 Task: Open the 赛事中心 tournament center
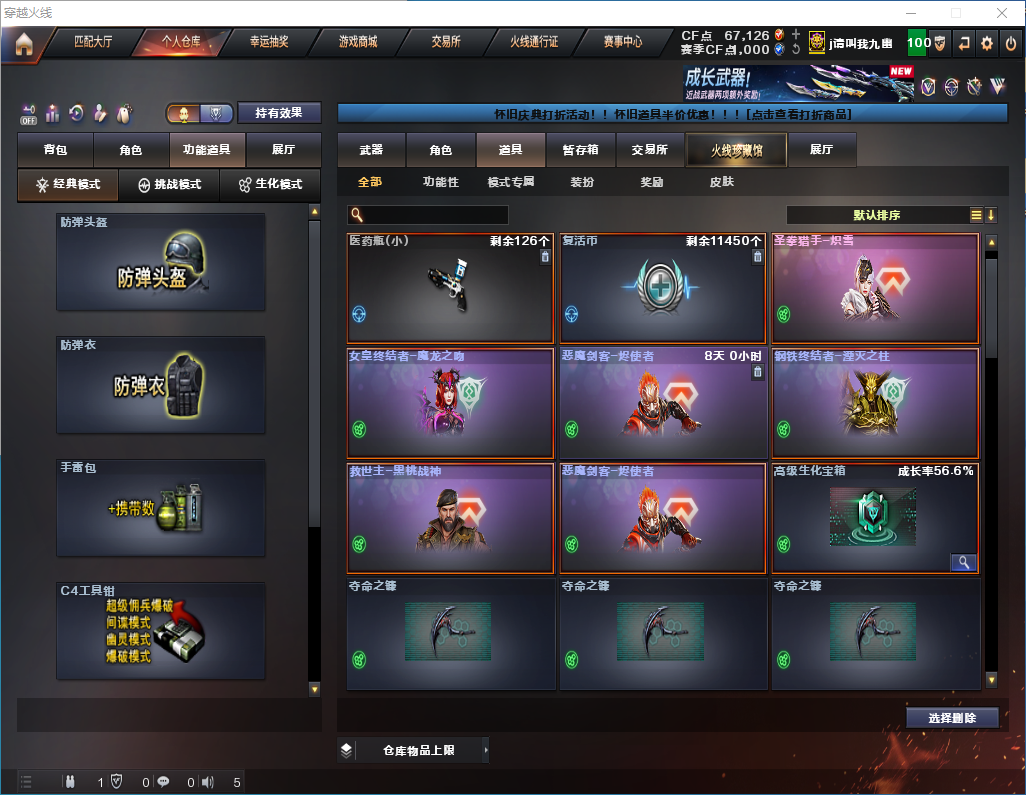(622, 43)
